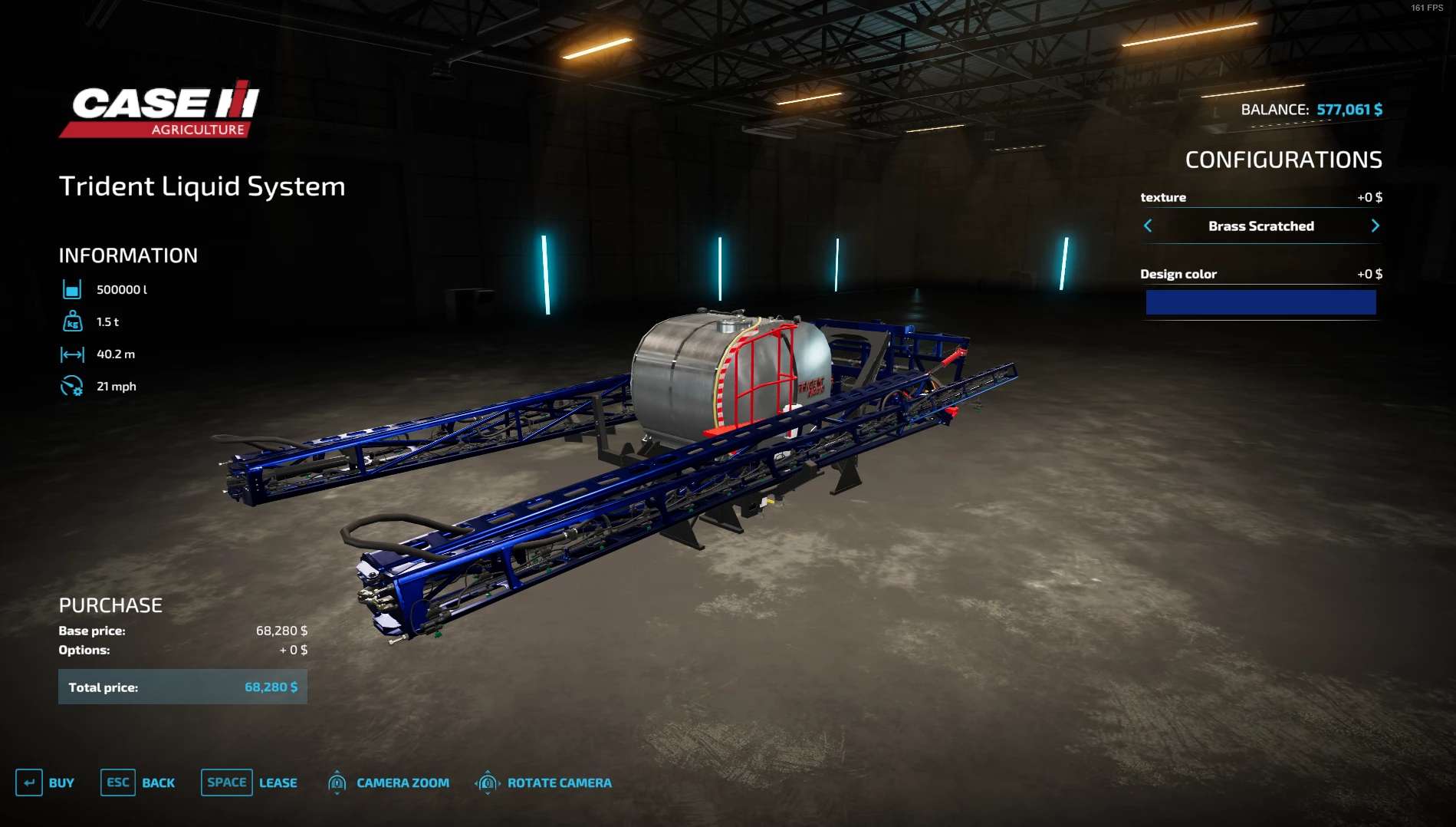1456x827 pixels.
Task: Lease this sprayer instead of buying
Action: click(249, 783)
